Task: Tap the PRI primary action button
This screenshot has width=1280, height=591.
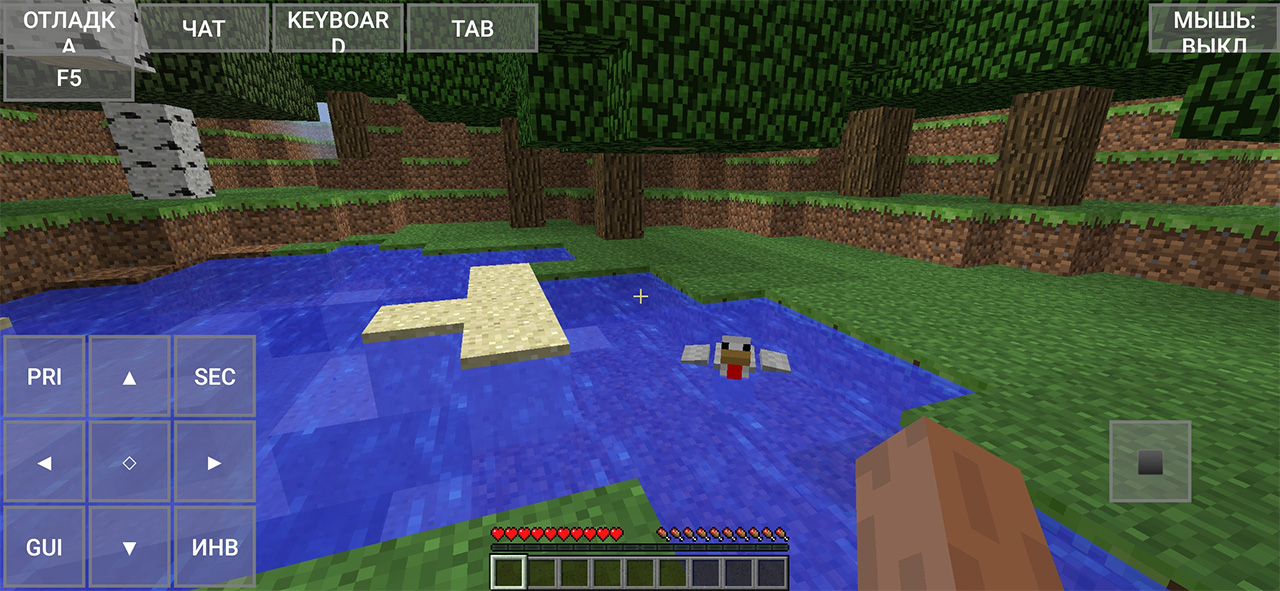Action: point(44,377)
